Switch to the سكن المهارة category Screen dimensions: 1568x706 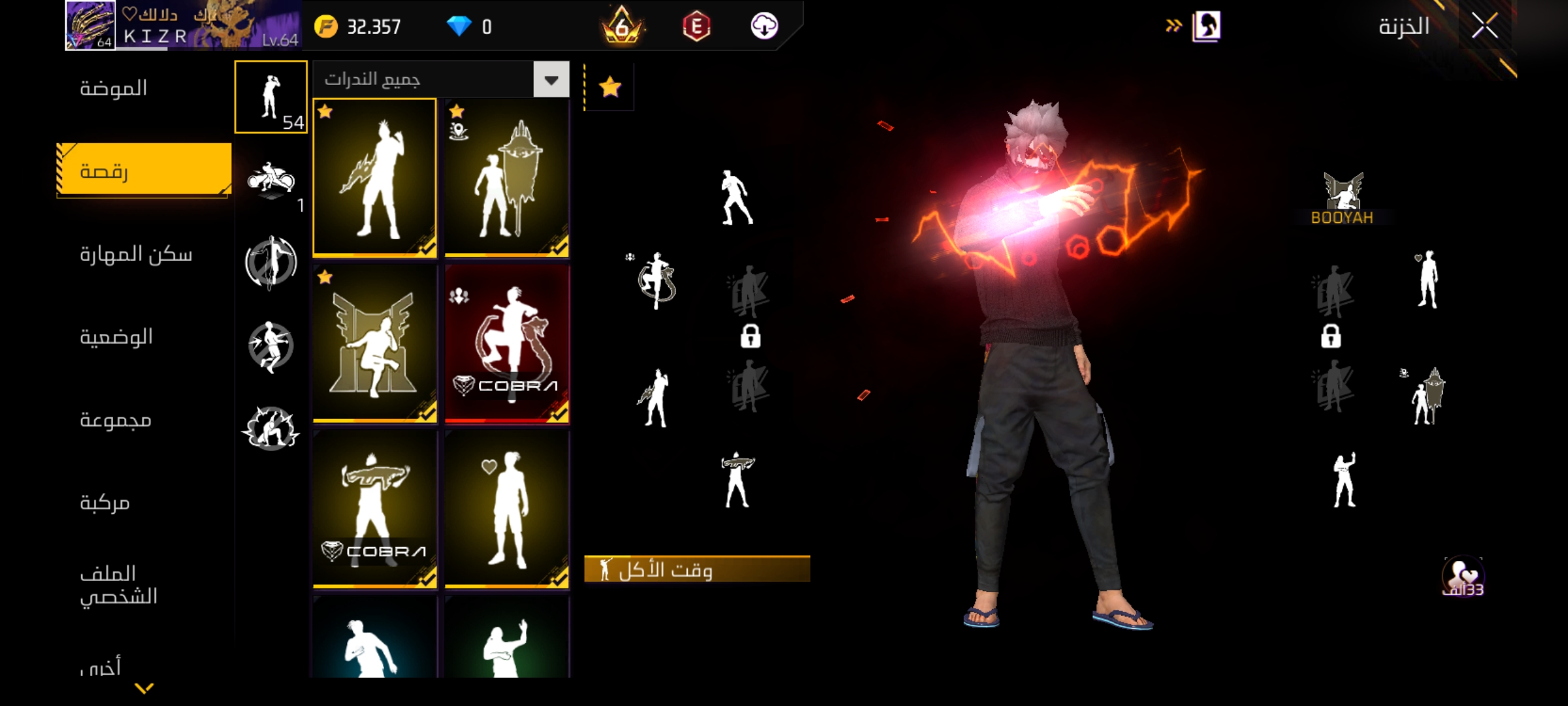point(136,254)
